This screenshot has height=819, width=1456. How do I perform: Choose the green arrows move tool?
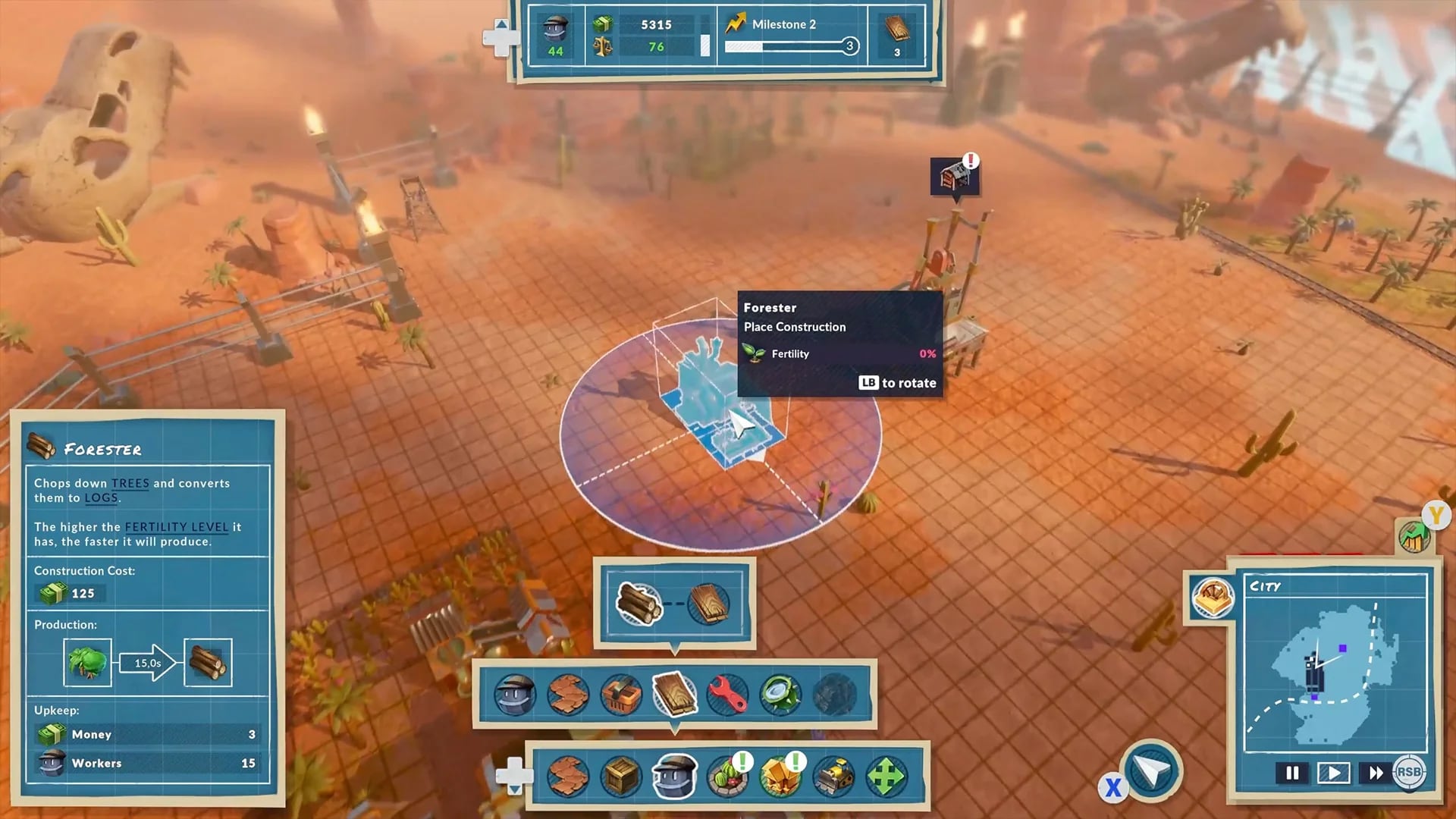pyautogui.click(x=886, y=777)
